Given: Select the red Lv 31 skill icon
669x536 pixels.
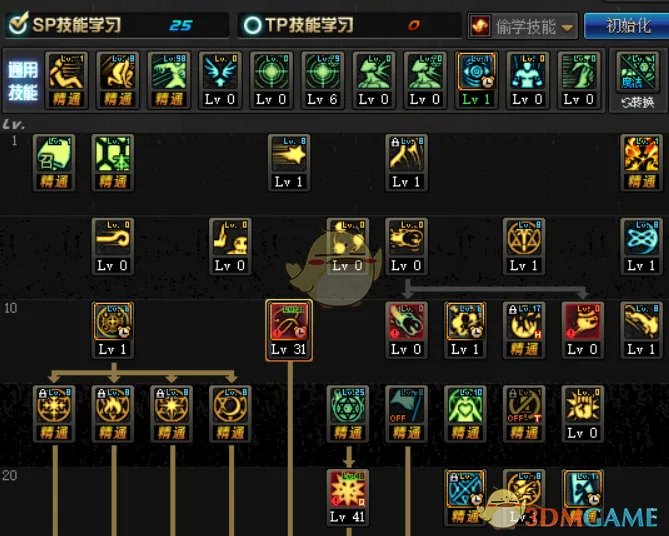Looking at the screenshot, I should click(x=290, y=322).
